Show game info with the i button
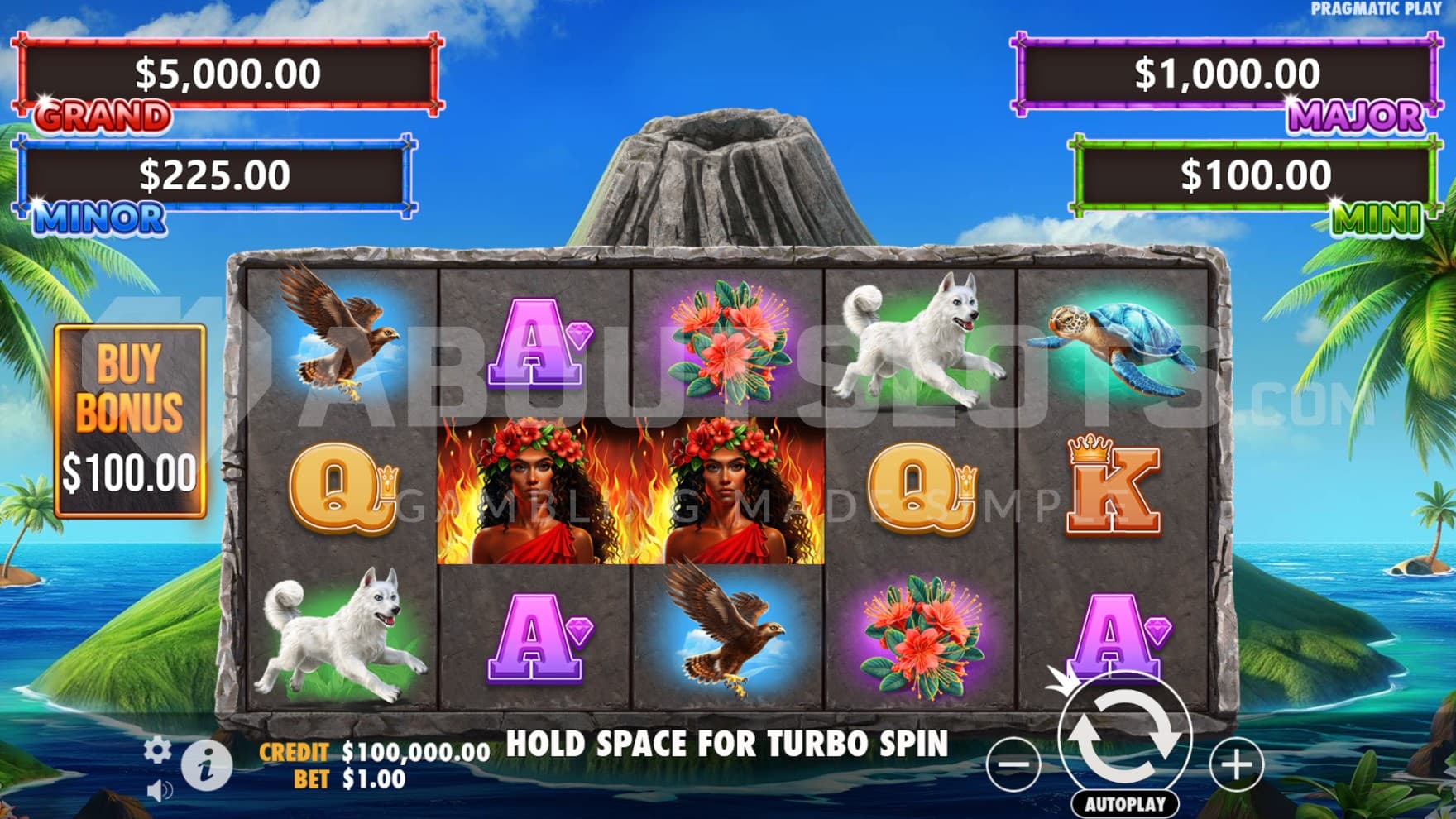This screenshot has height=819, width=1456. 206,764
